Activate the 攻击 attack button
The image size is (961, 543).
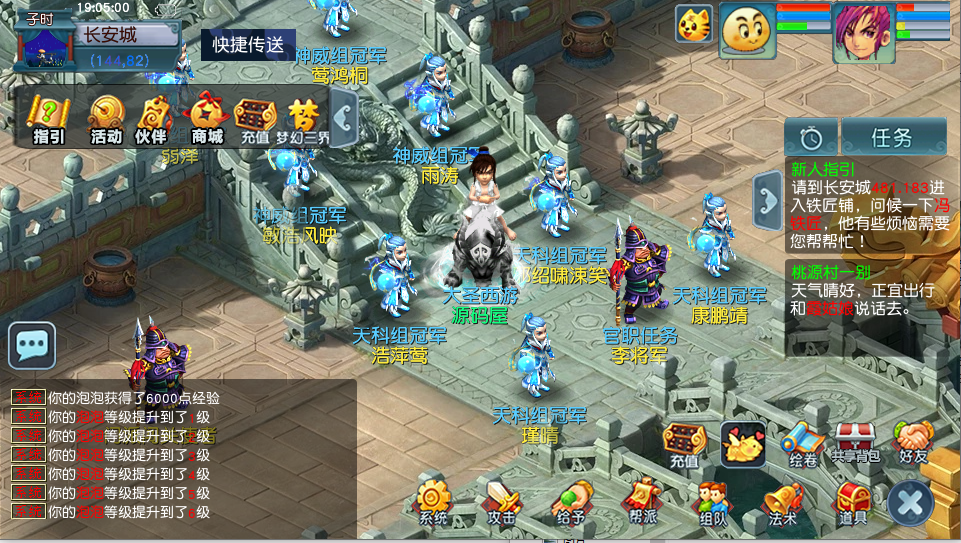pos(501,501)
